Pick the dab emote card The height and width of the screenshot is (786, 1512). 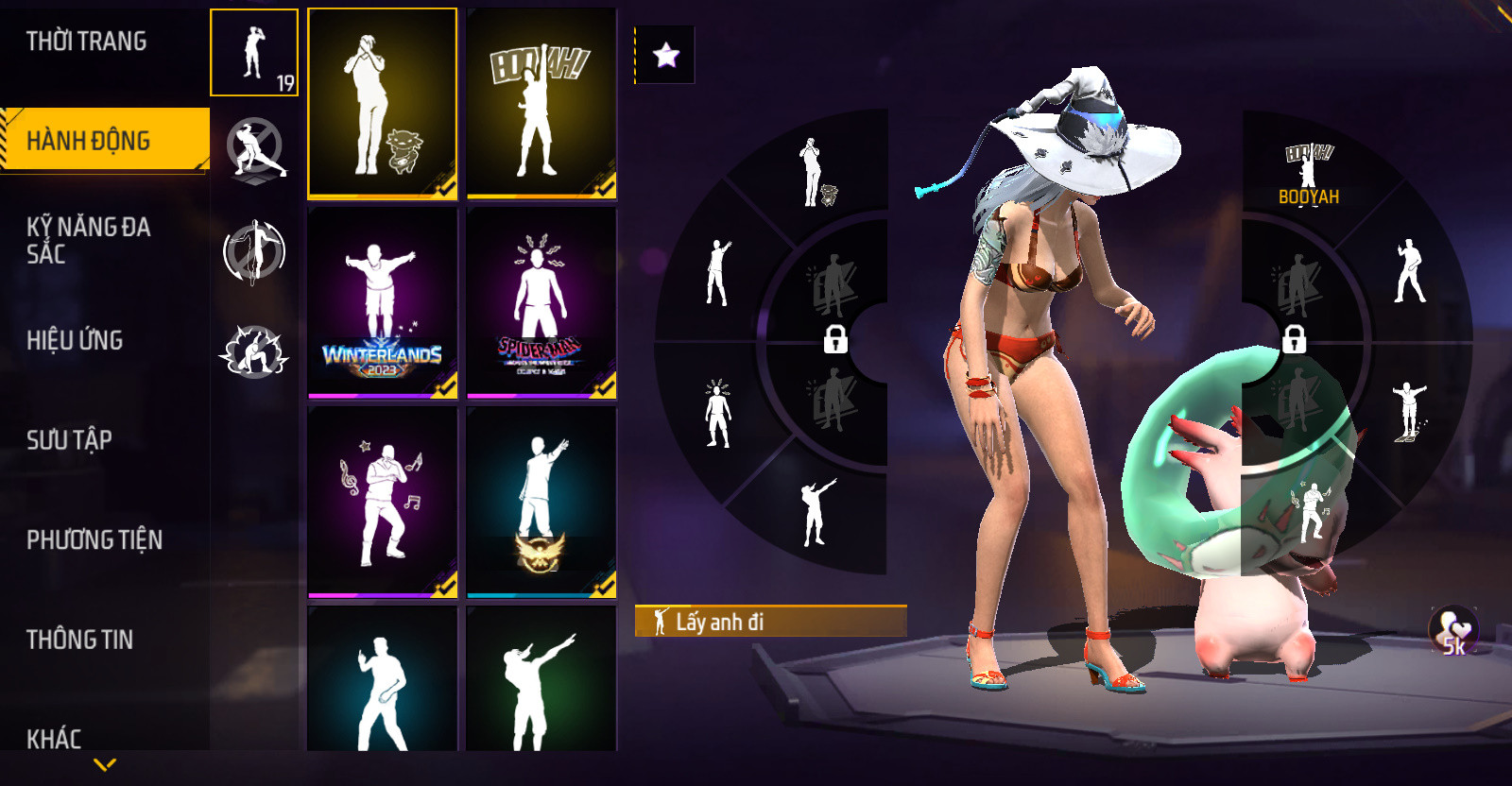pyautogui.click(x=541, y=680)
